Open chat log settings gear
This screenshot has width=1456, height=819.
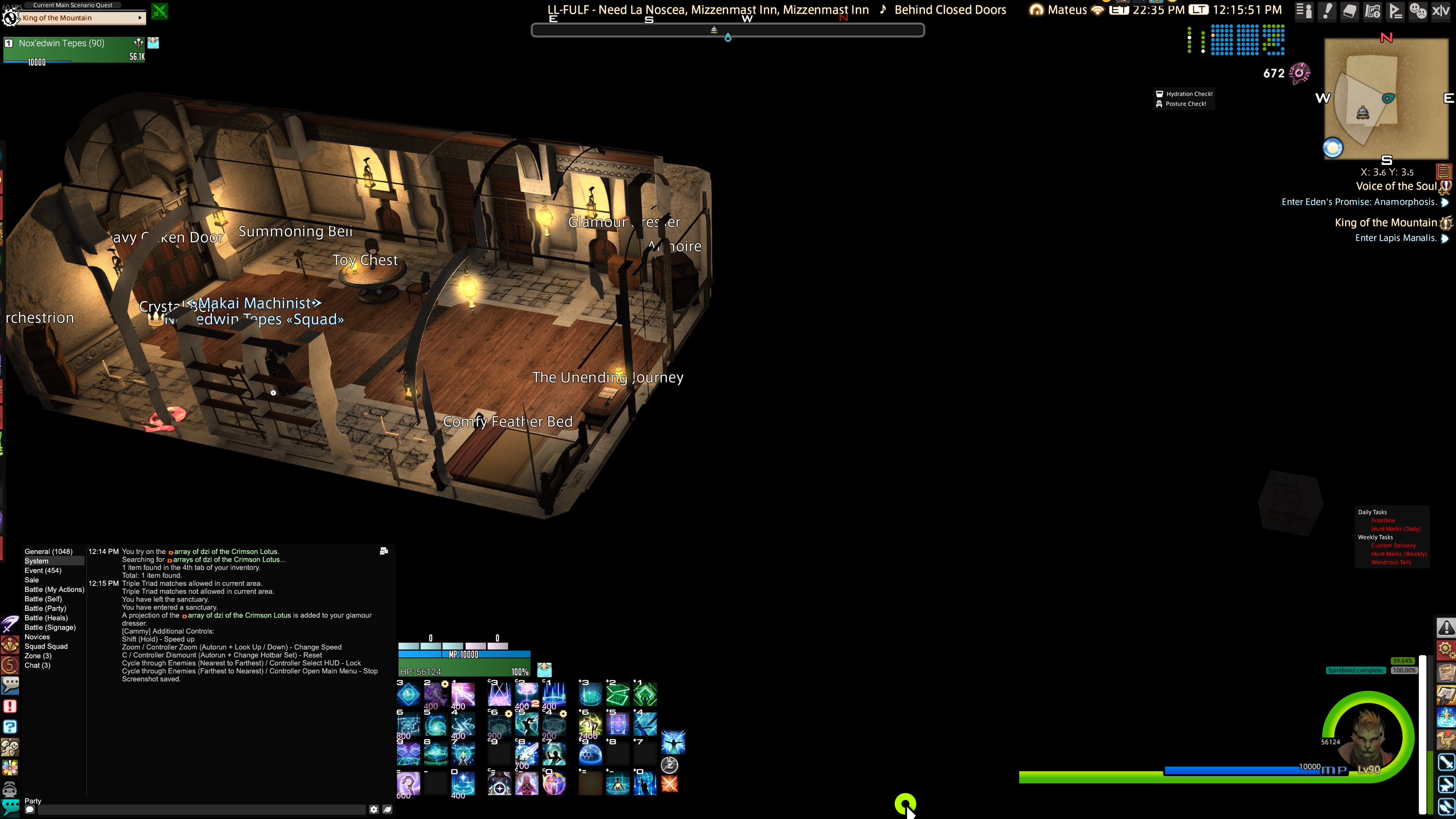pos(373,810)
